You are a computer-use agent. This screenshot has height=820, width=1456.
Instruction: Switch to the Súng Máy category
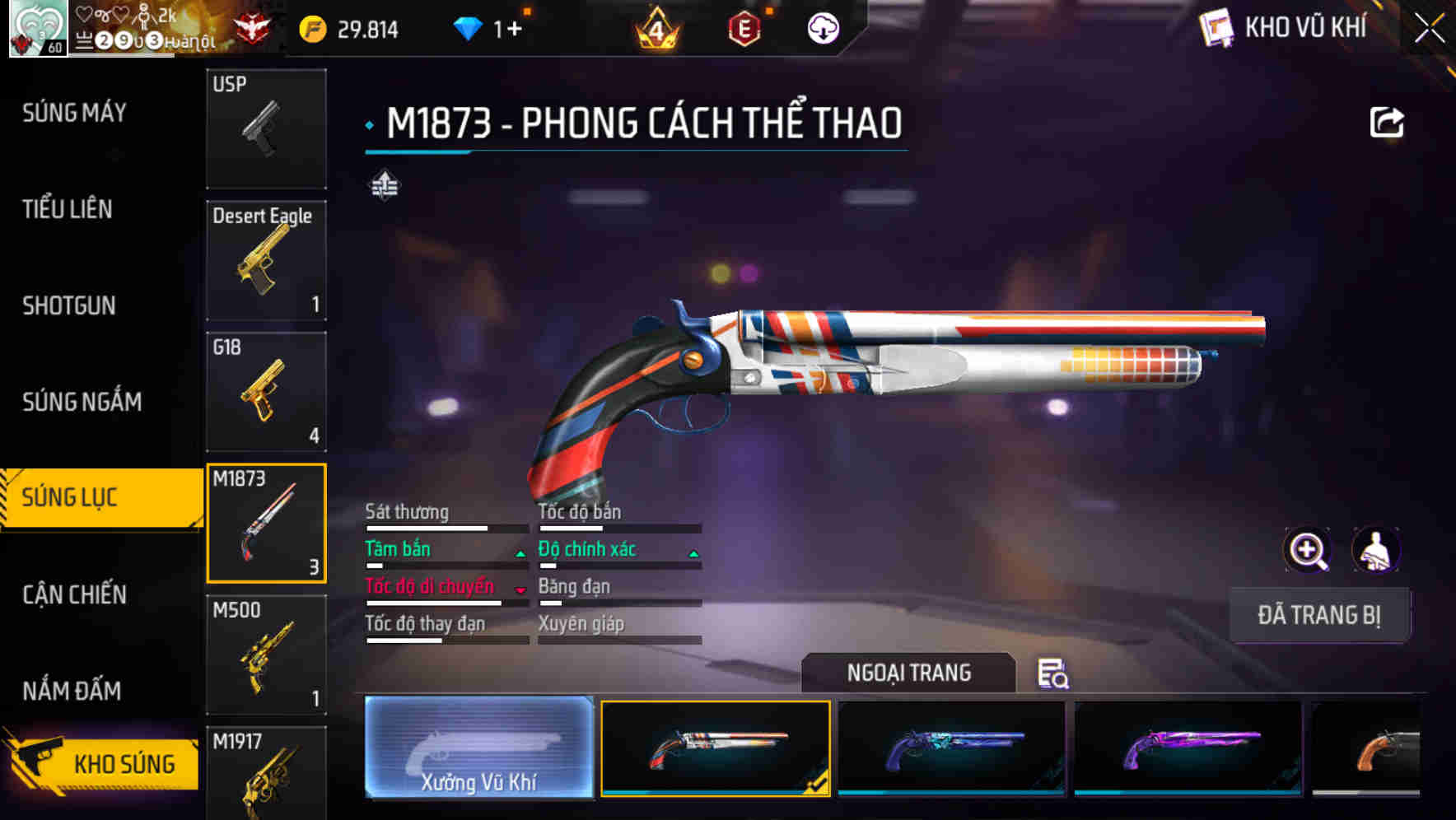click(74, 113)
